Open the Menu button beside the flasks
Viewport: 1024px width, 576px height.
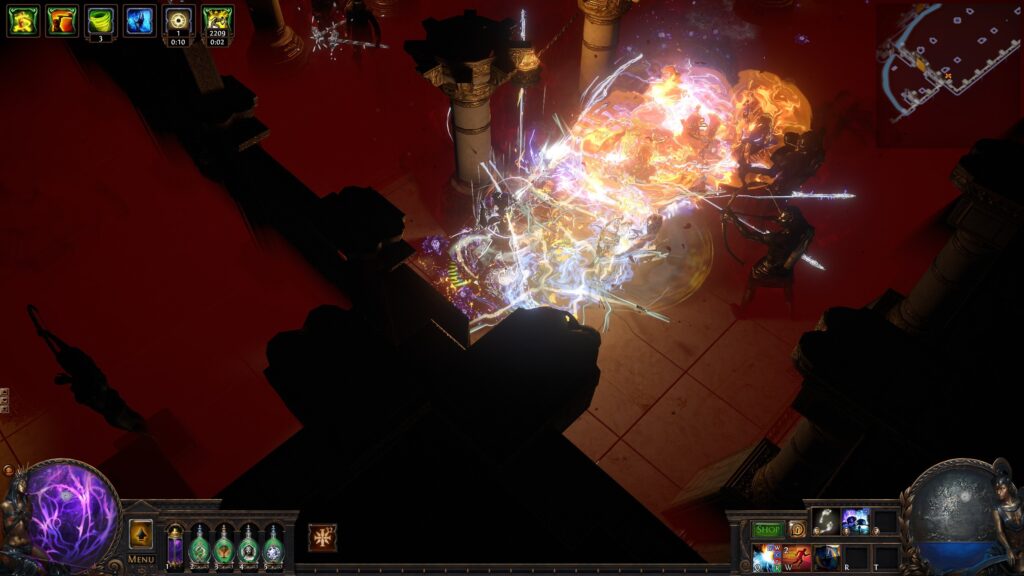(141, 559)
